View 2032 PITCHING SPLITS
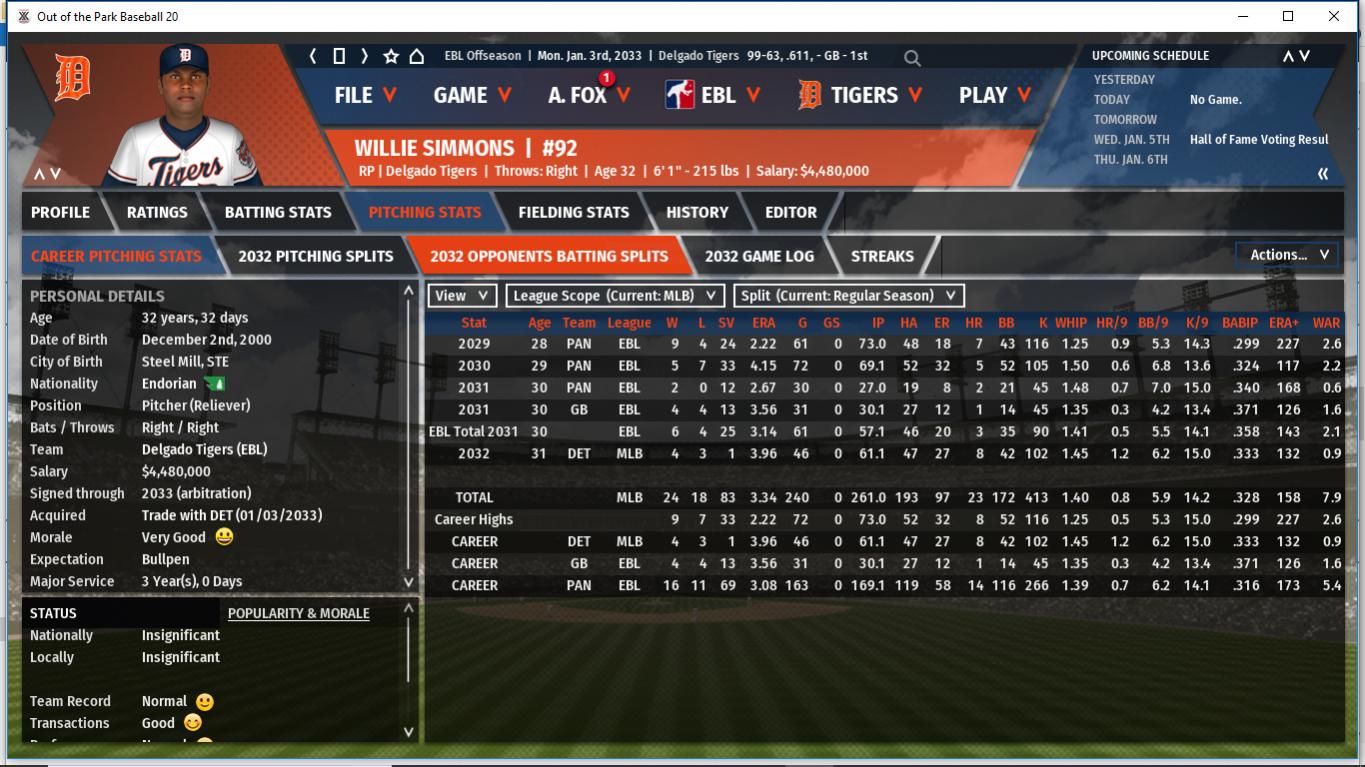This screenshot has height=767, width=1365. click(315, 256)
